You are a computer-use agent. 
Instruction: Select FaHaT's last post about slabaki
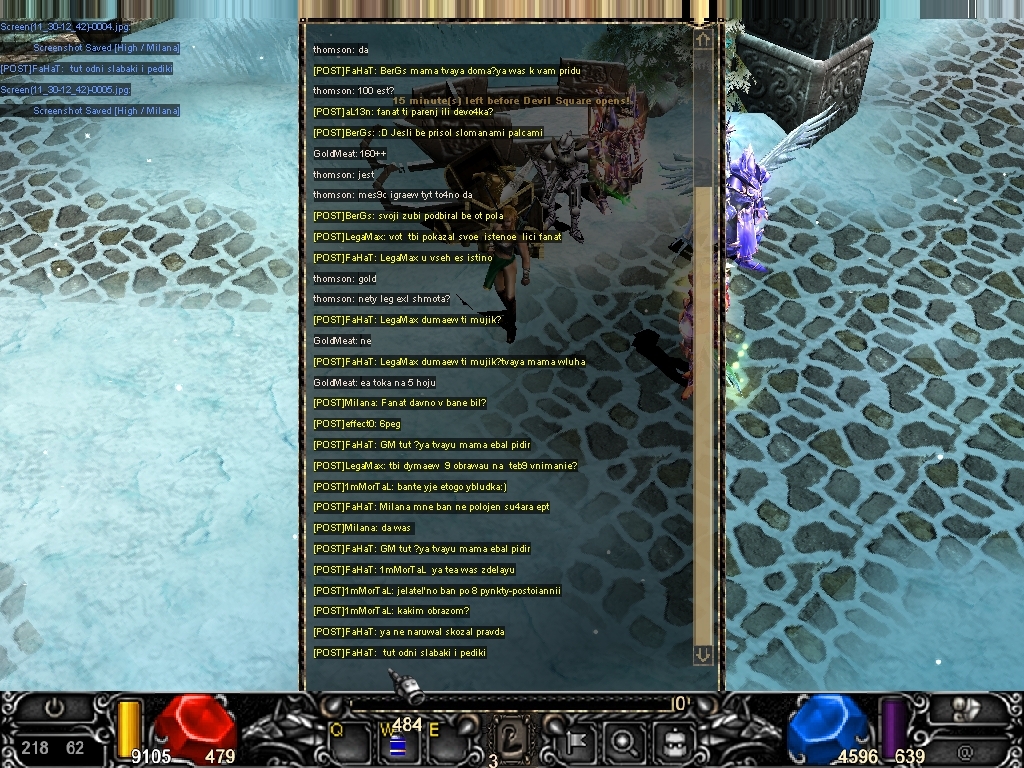pyautogui.click(x=399, y=653)
